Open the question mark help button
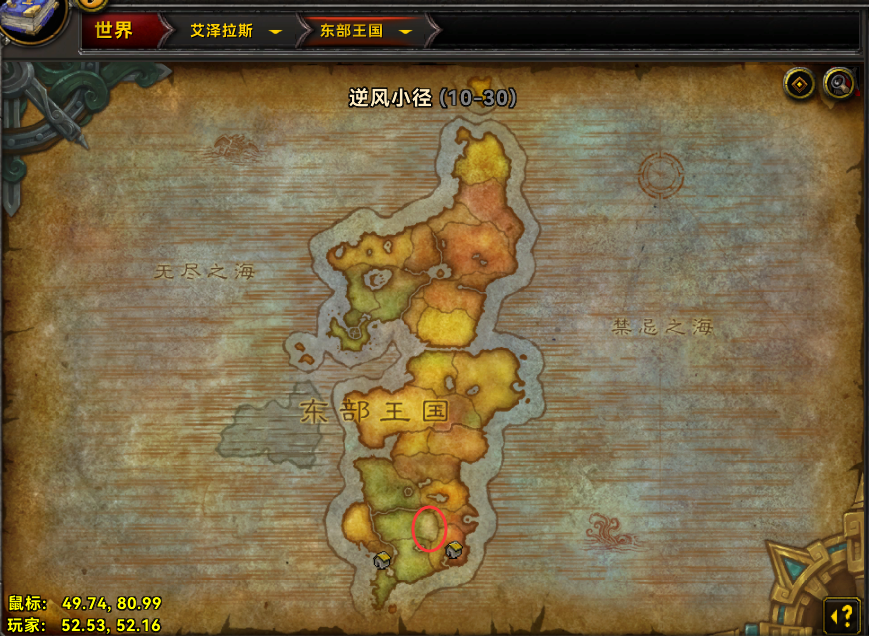Image resolution: width=869 pixels, height=636 pixels. 842,613
